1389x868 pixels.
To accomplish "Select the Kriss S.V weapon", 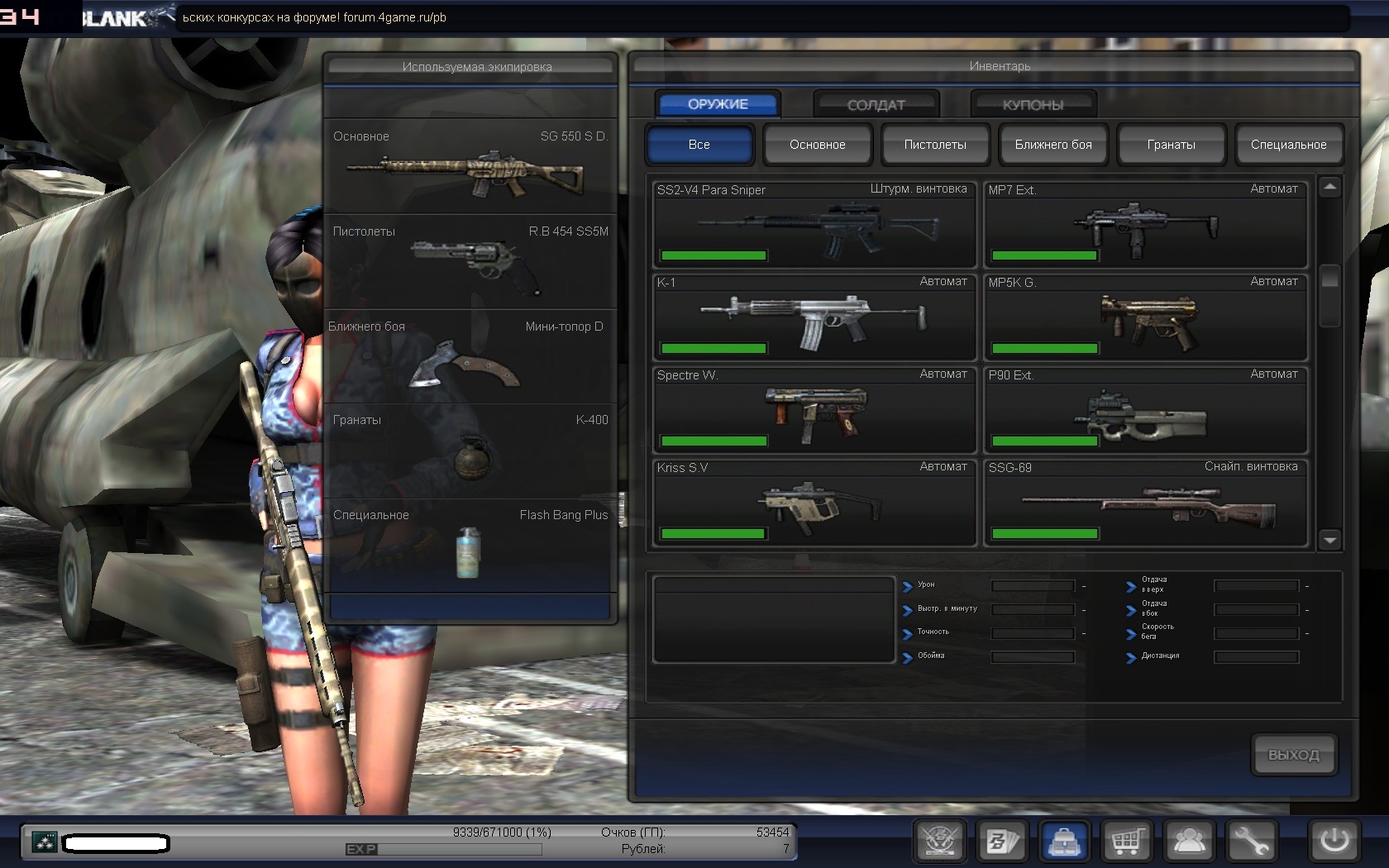I will click(814, 503).
